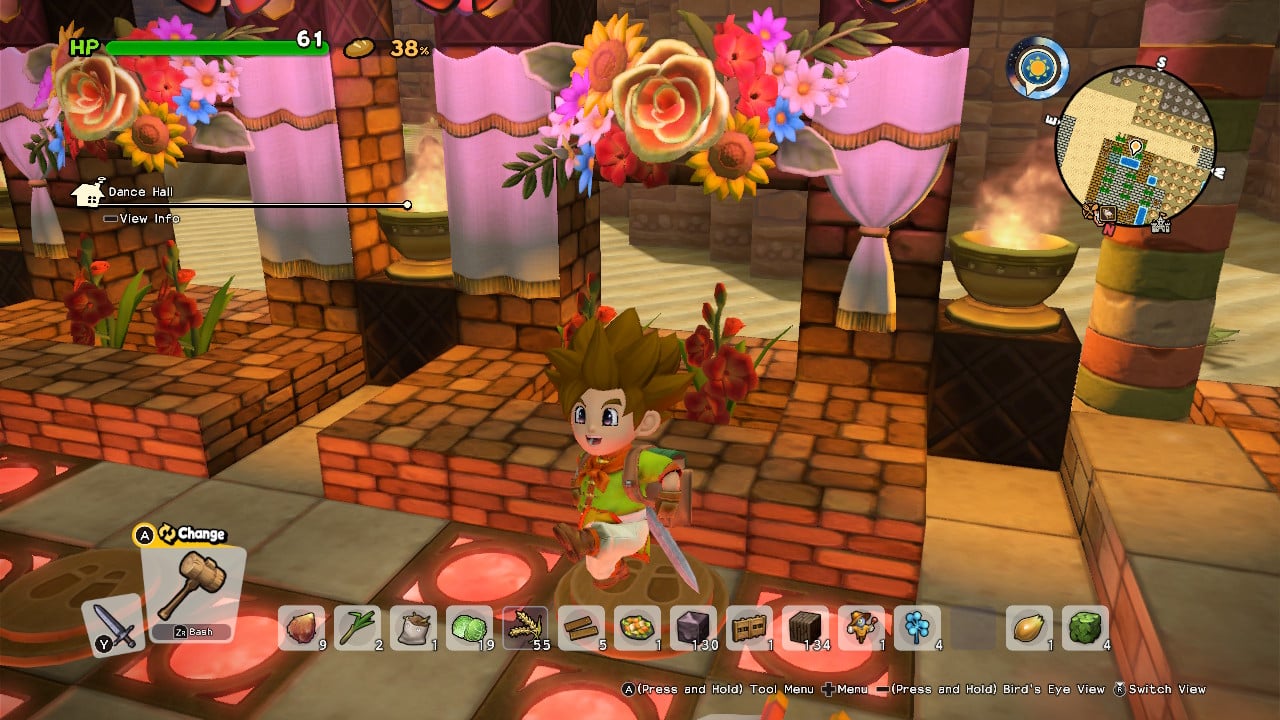Click the castle marker on minimap edge
Viewport: 1280px width, 720px height.
tap(1161, 225)
